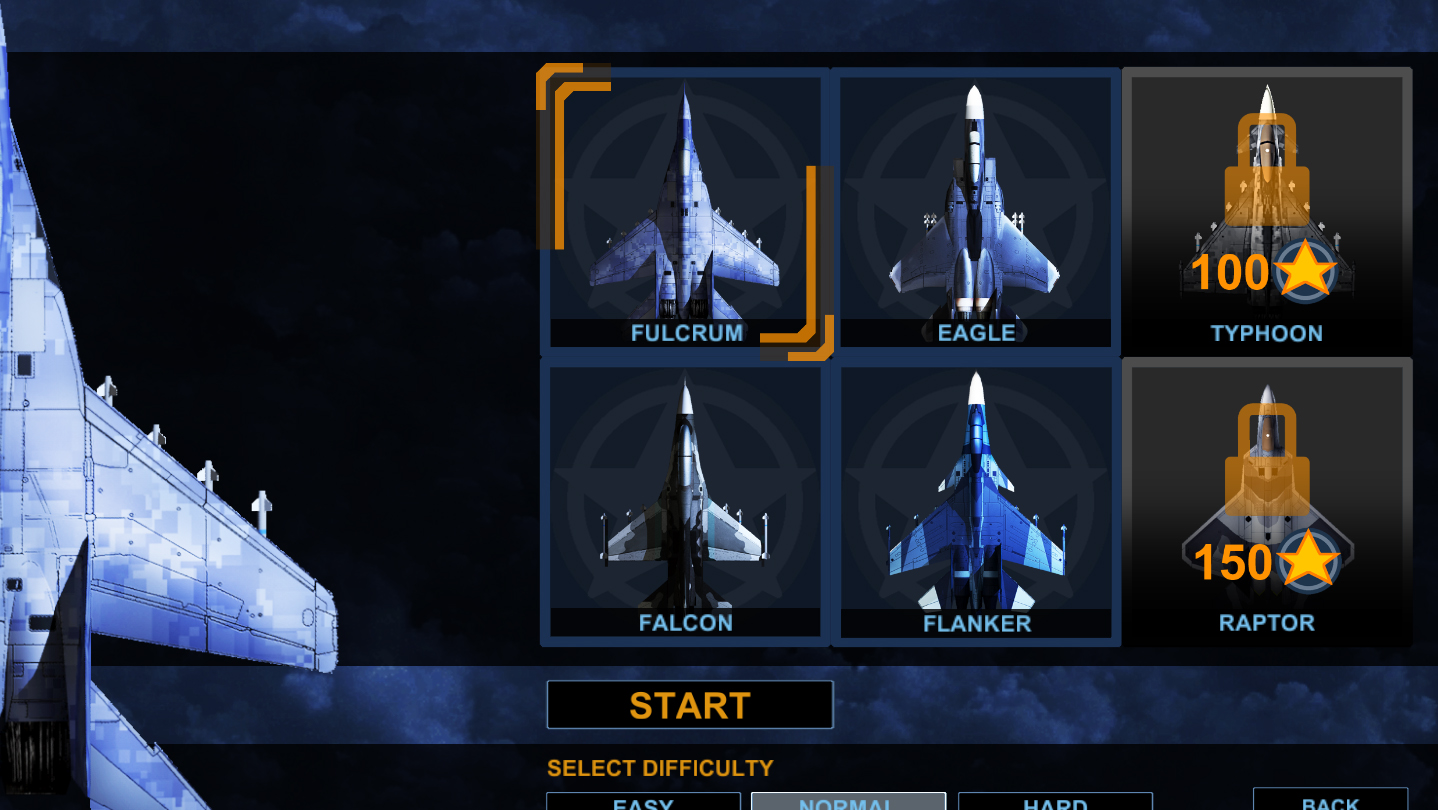Unlock the Typhoon for 100 stars

click(x=1266, y=212)
